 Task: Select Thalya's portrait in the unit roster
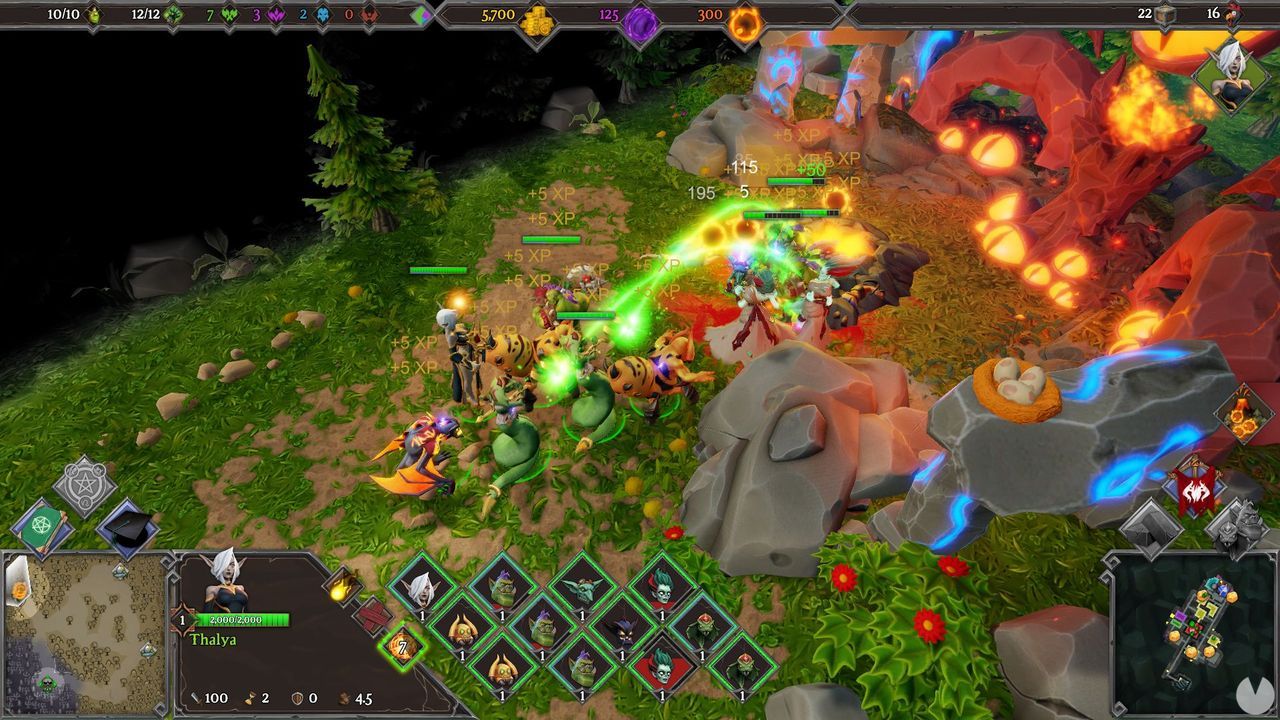click(x=423, y=590)
